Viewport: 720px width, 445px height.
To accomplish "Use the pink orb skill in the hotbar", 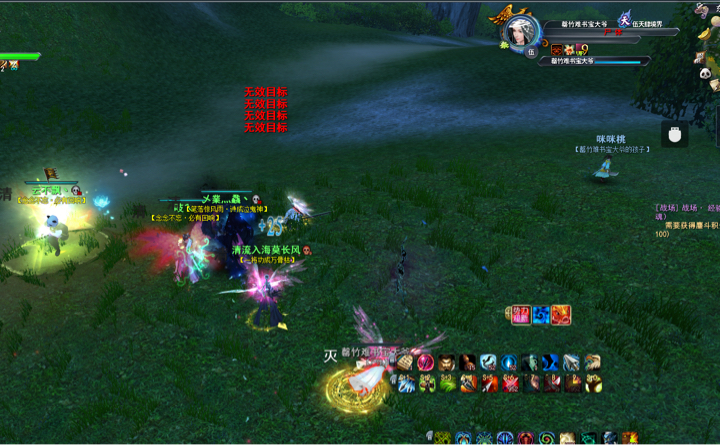I will click(x=425, y=363).
